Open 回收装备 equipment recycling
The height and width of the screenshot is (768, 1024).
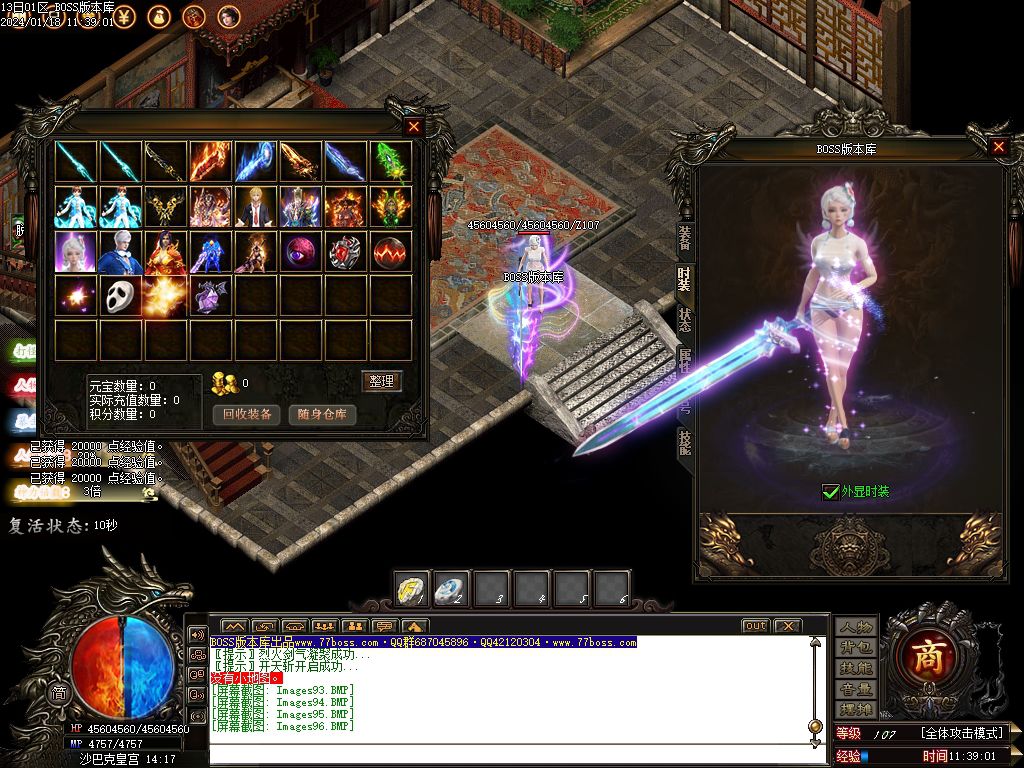point(247,414)
